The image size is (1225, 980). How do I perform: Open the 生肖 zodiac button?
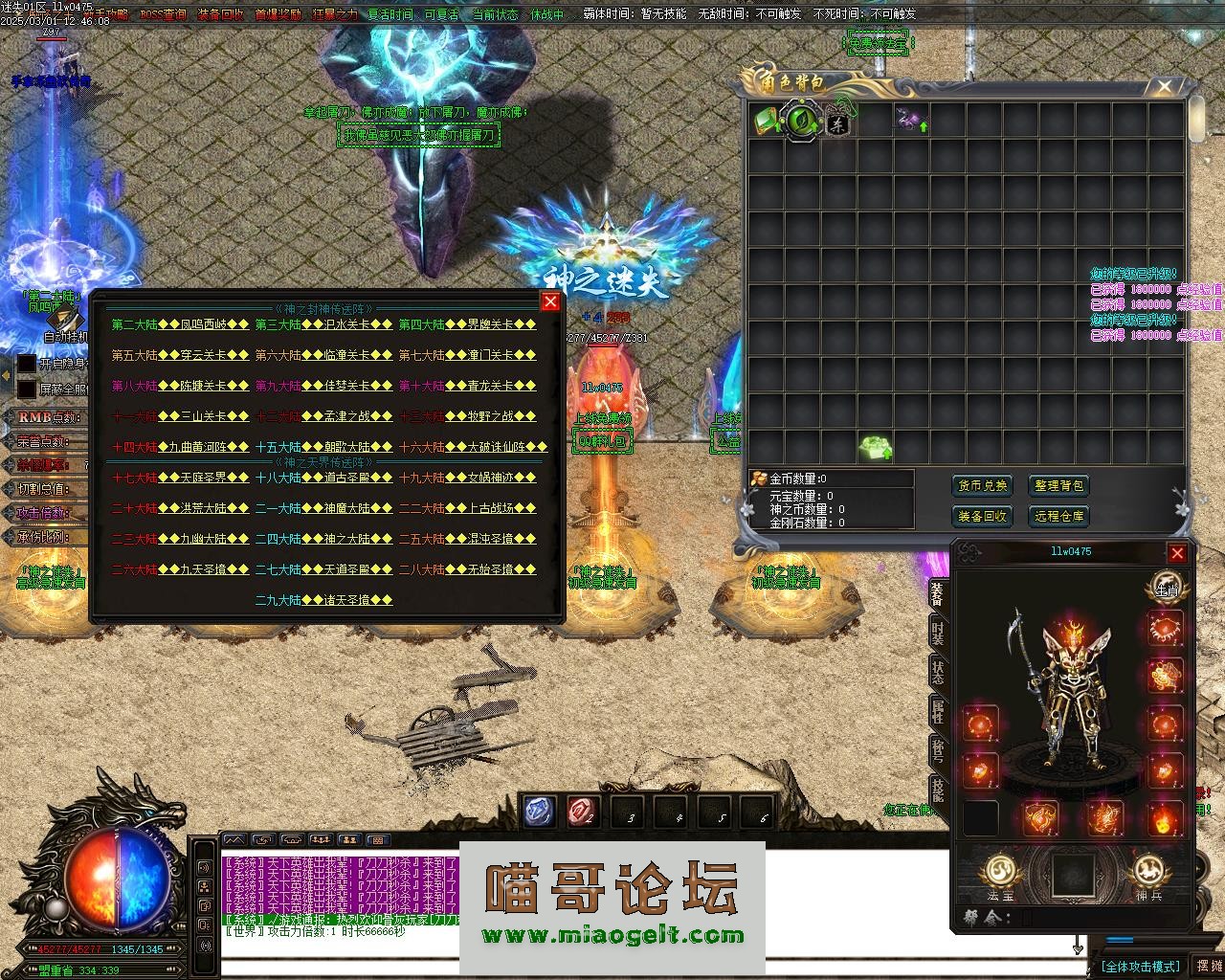(x=1167, y=587)
